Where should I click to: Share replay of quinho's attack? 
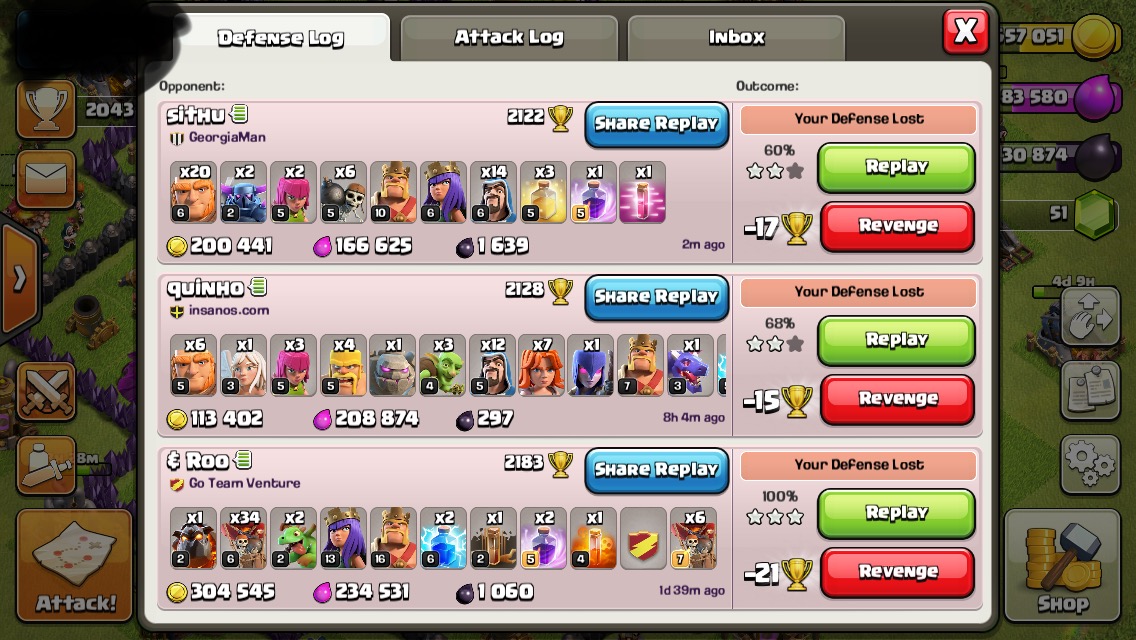[656, 297]
